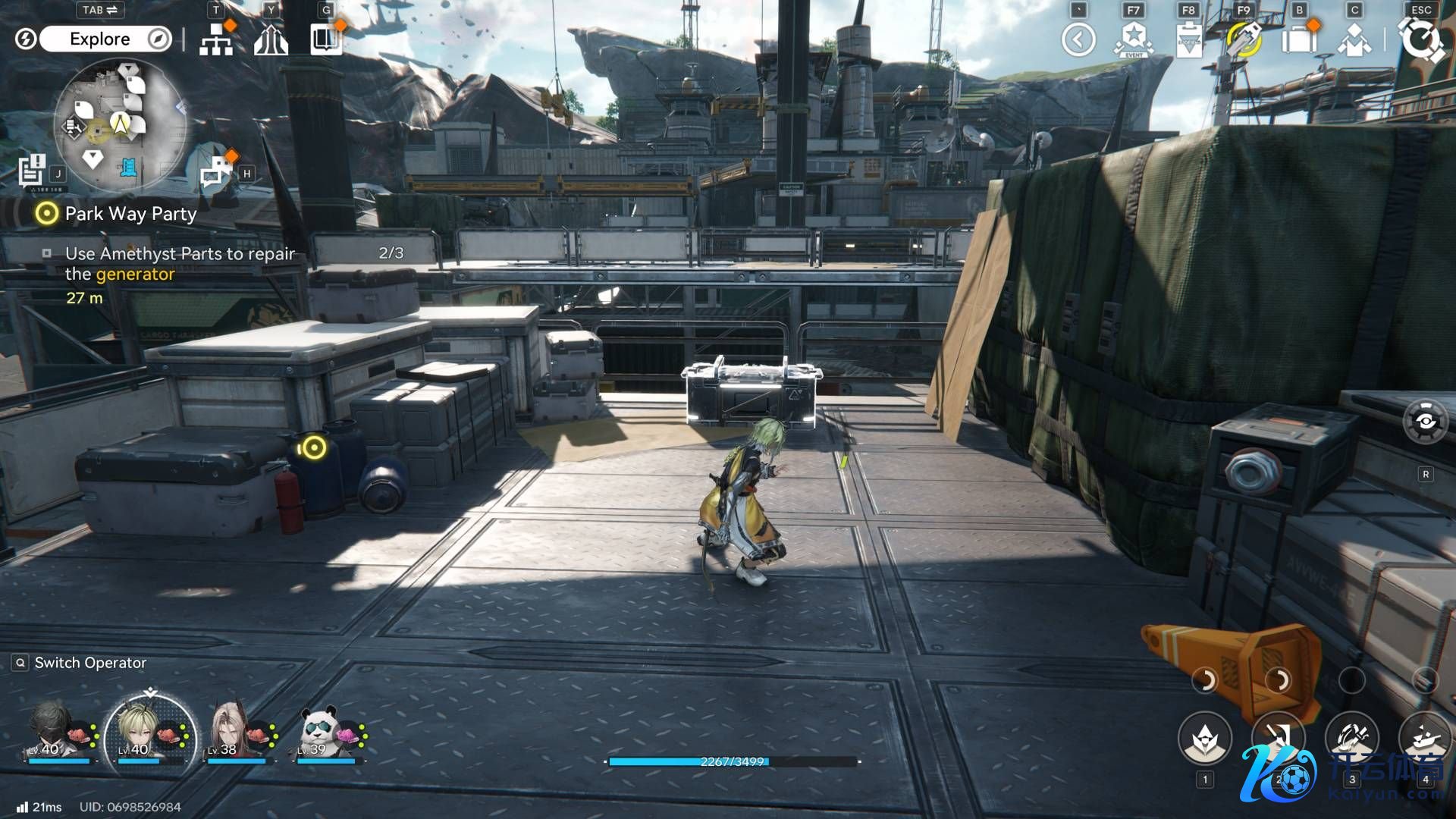Open the open-book guide icon
The height and width of the screenshot is (819, 1456).
click(x=326, y=39)
